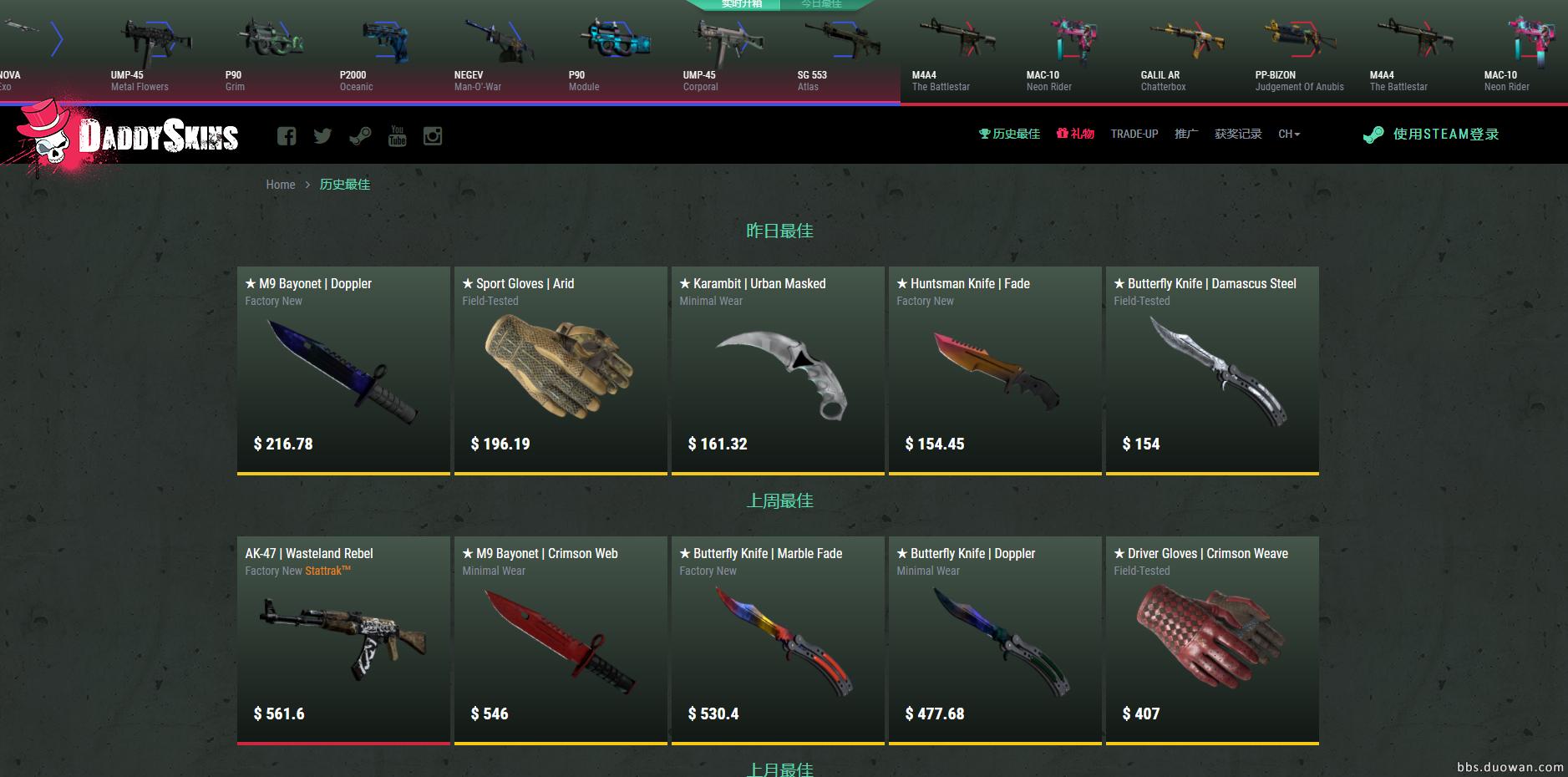Switch to the 今日最佳 tab
This screenshot has height=777, width=1568.
tap(822, 5)
